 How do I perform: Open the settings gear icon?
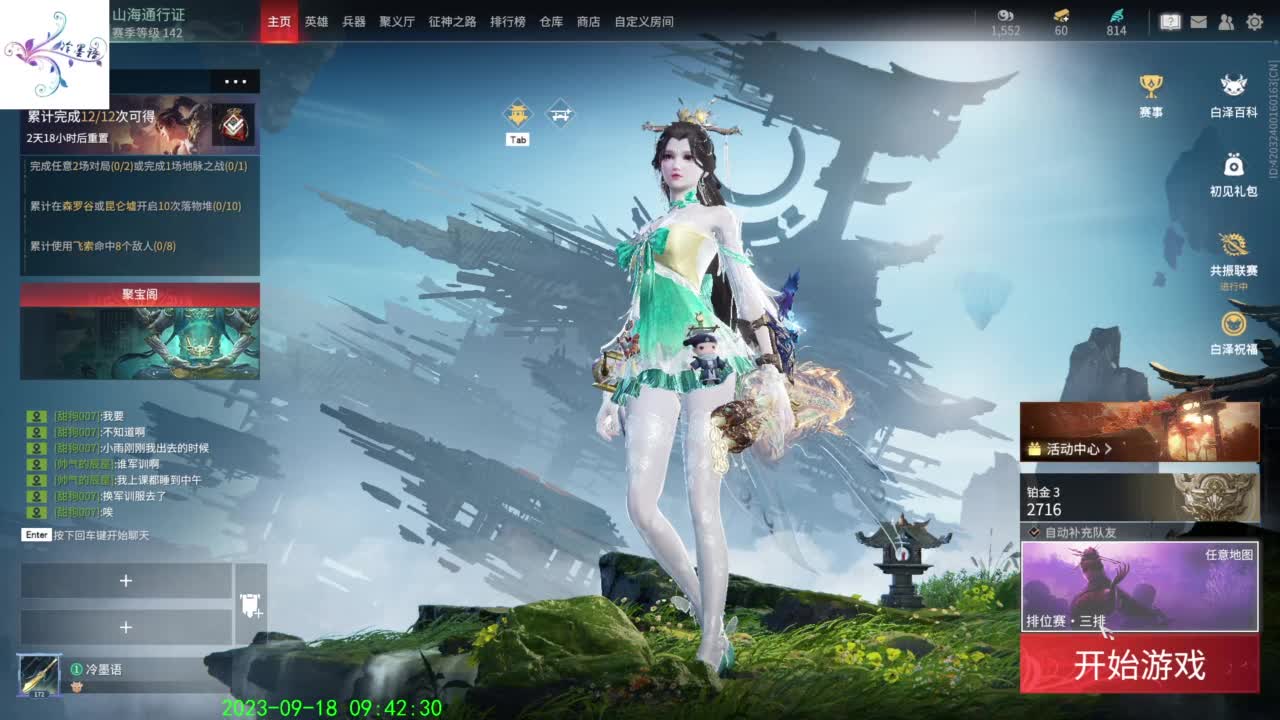tap(1256, 19)
